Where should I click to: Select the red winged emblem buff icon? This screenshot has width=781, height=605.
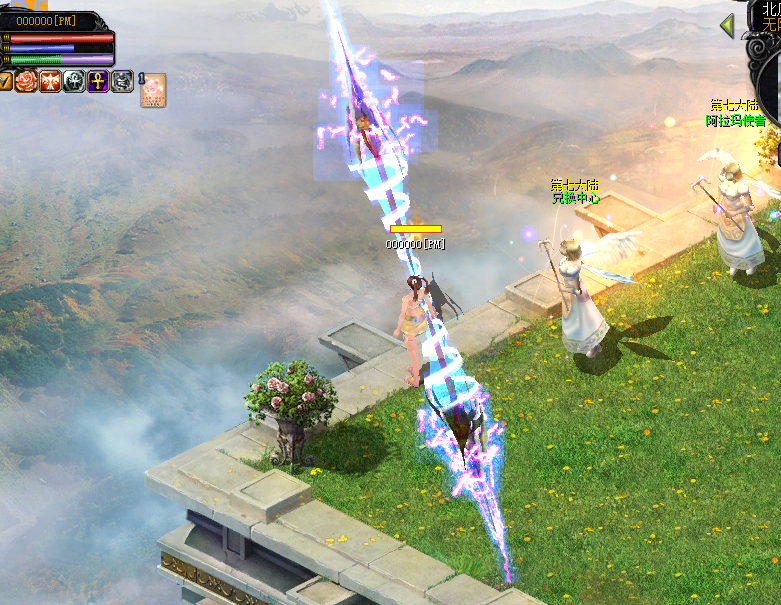pyautogui.click(x=51, y=81)
